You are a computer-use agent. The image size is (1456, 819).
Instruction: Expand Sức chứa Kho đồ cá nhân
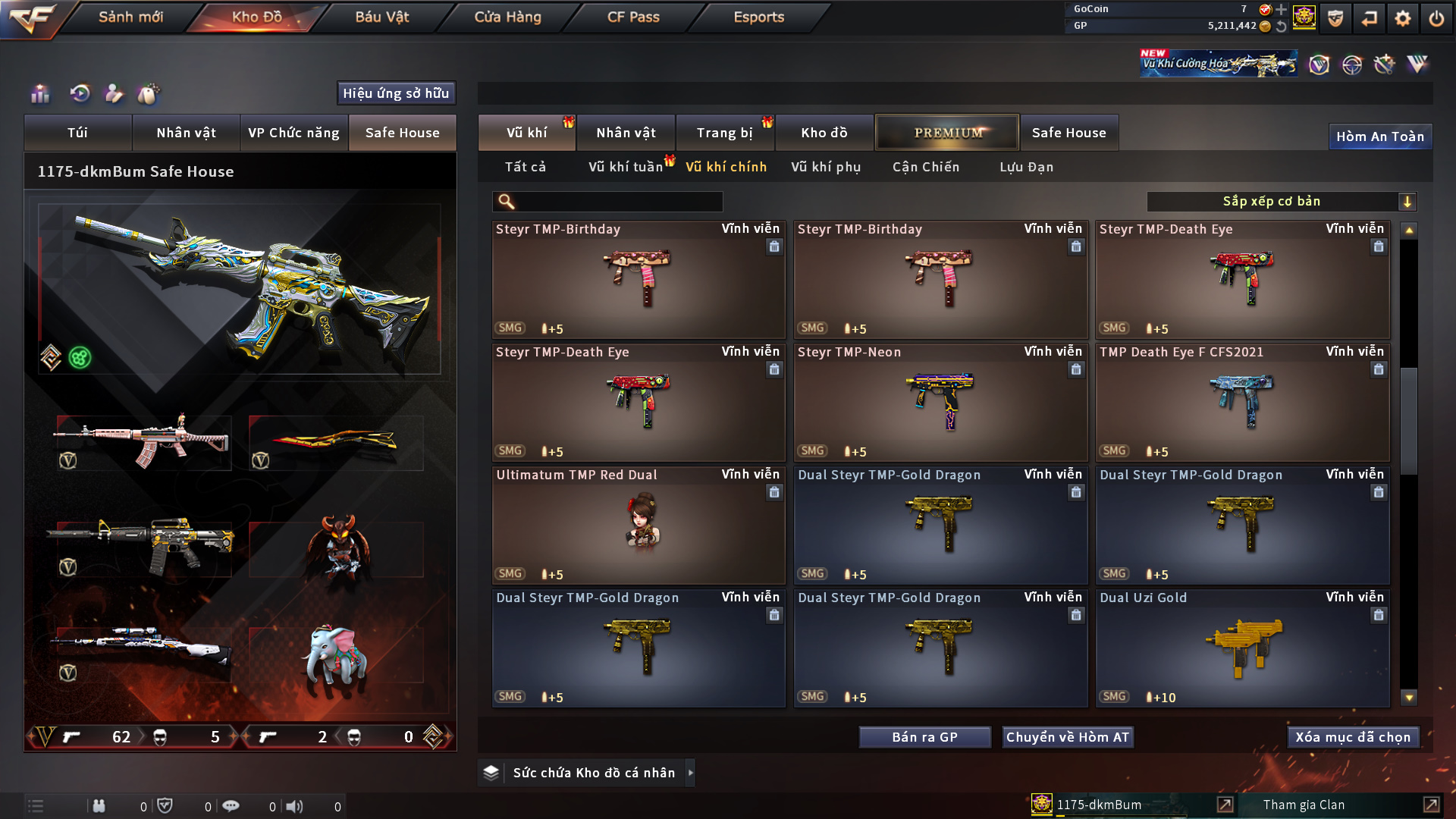coord(690,773)
